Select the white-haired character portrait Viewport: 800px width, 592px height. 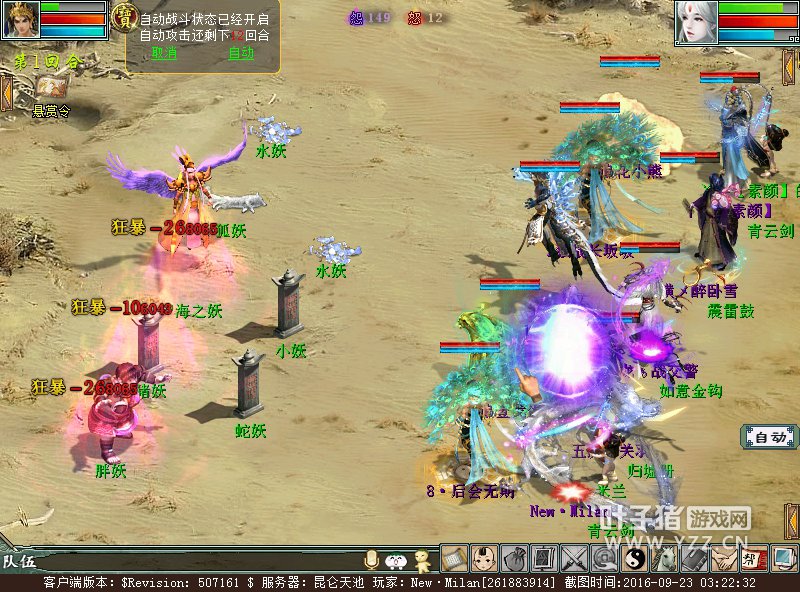pos(696,22)
